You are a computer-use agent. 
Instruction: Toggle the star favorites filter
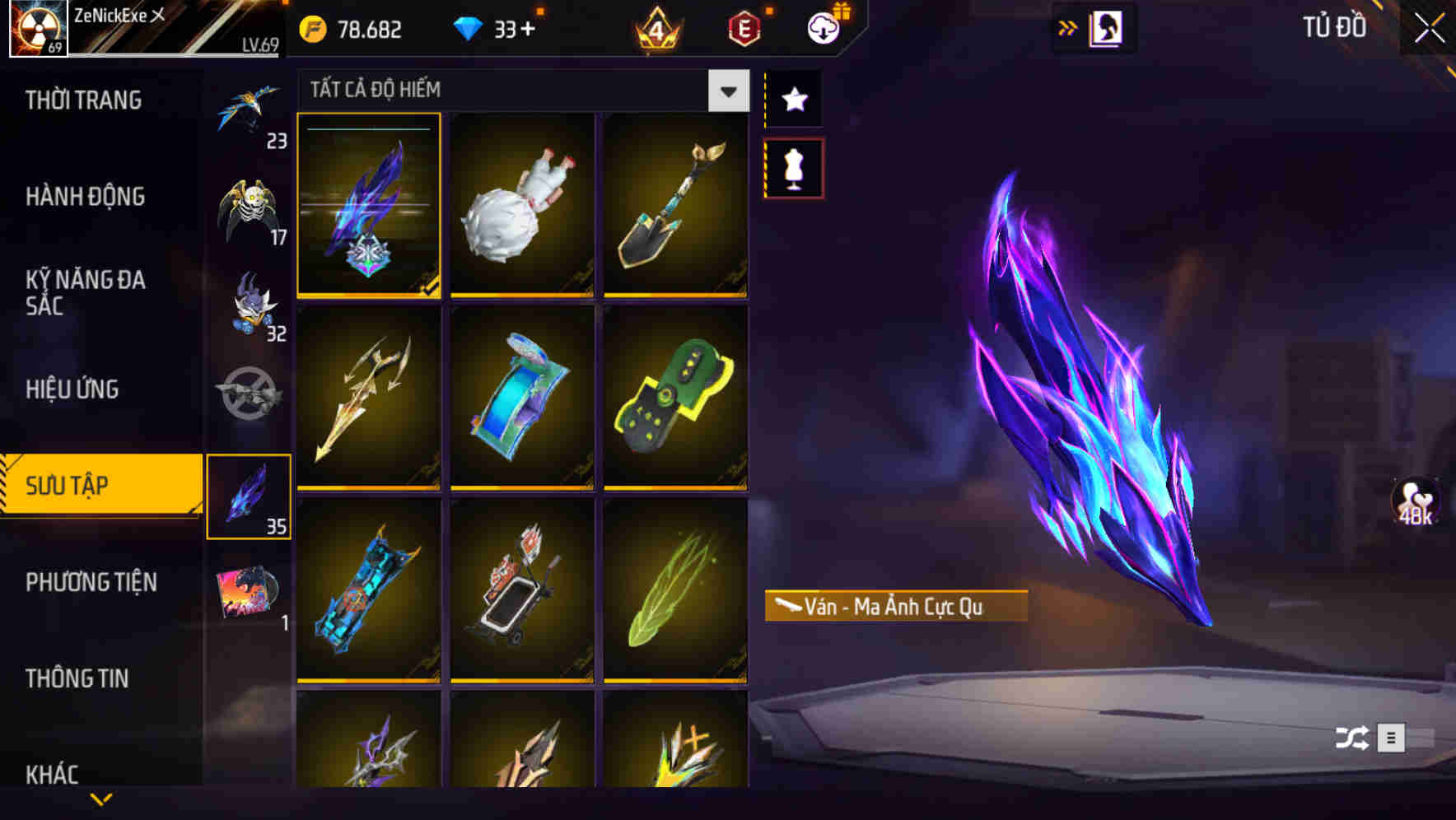[793, 99]
